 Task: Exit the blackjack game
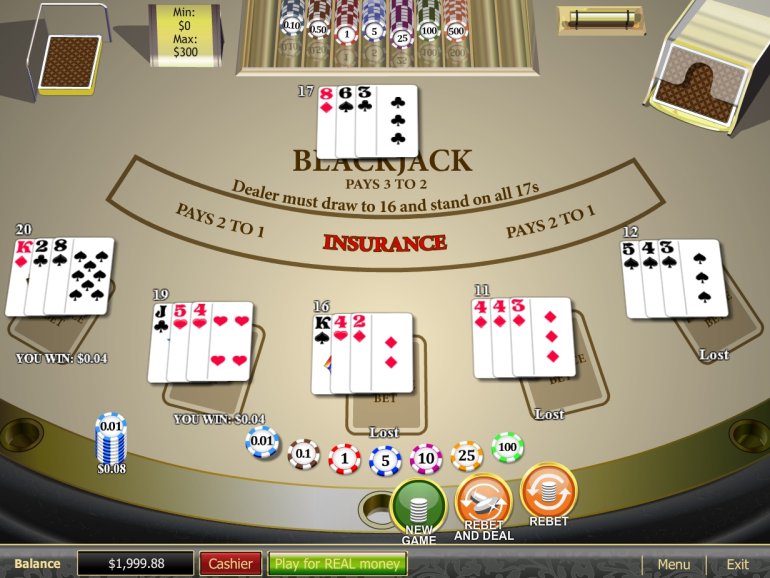coord(737,564)
